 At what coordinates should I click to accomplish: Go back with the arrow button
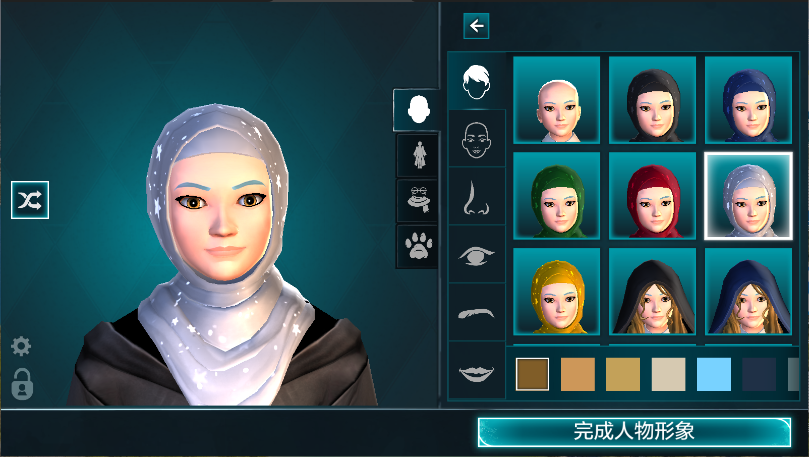pos(476,27)
